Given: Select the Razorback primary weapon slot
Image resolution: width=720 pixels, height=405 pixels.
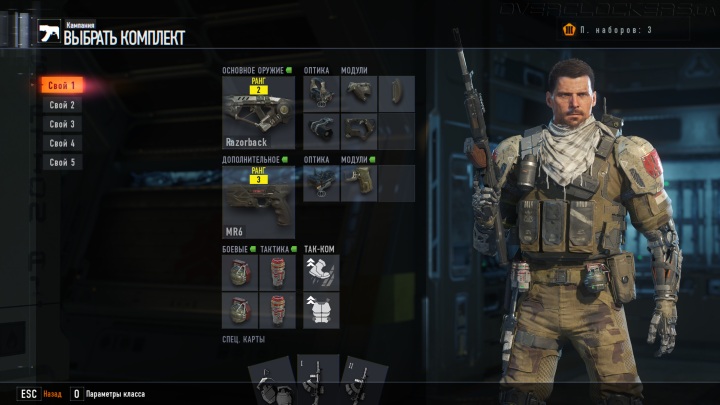Looking at the screenshot, I should 258,114.
